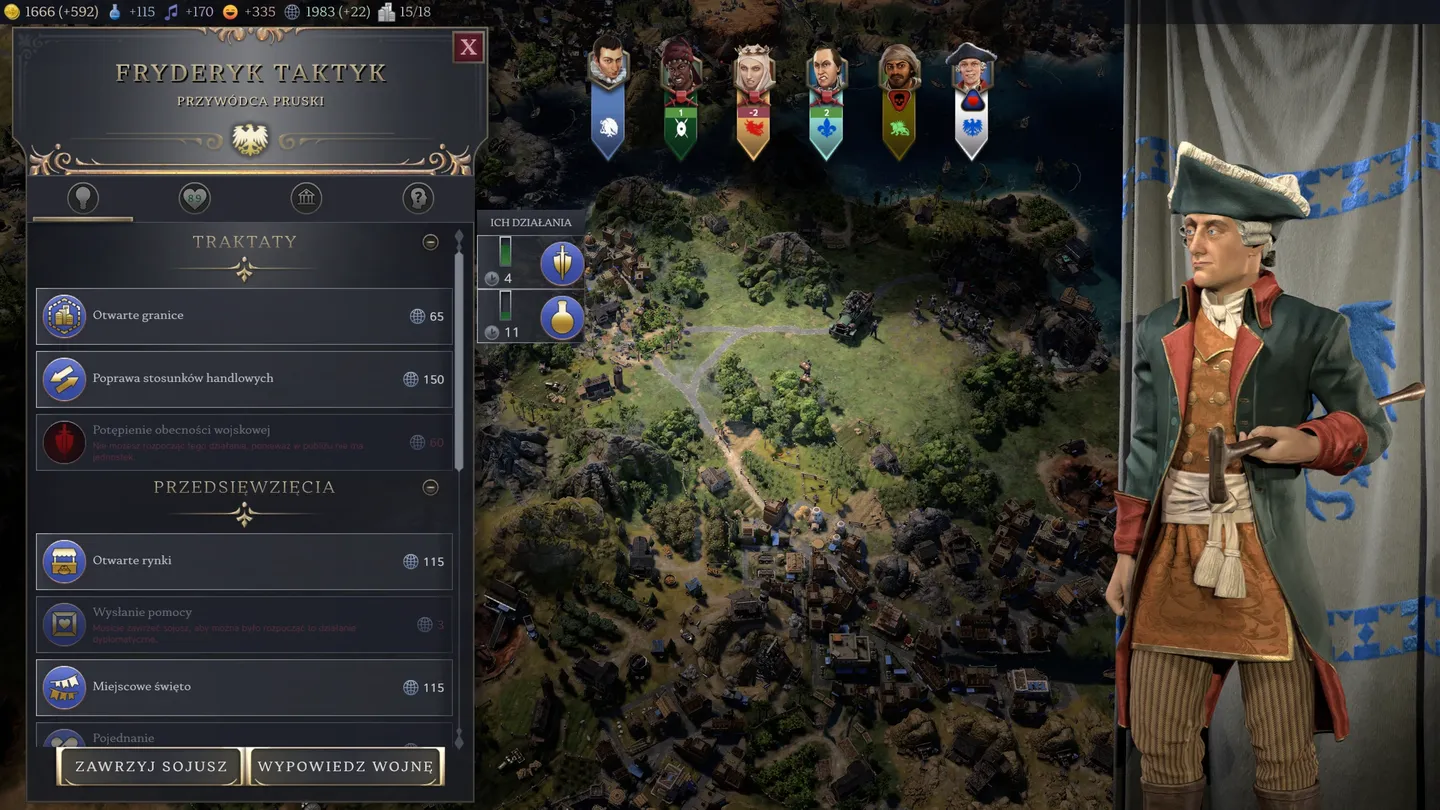Close the Fryderyk Taktyk diplomacy panel
1440x810 pixels.
pyautogui.click(x=468, y=47)
